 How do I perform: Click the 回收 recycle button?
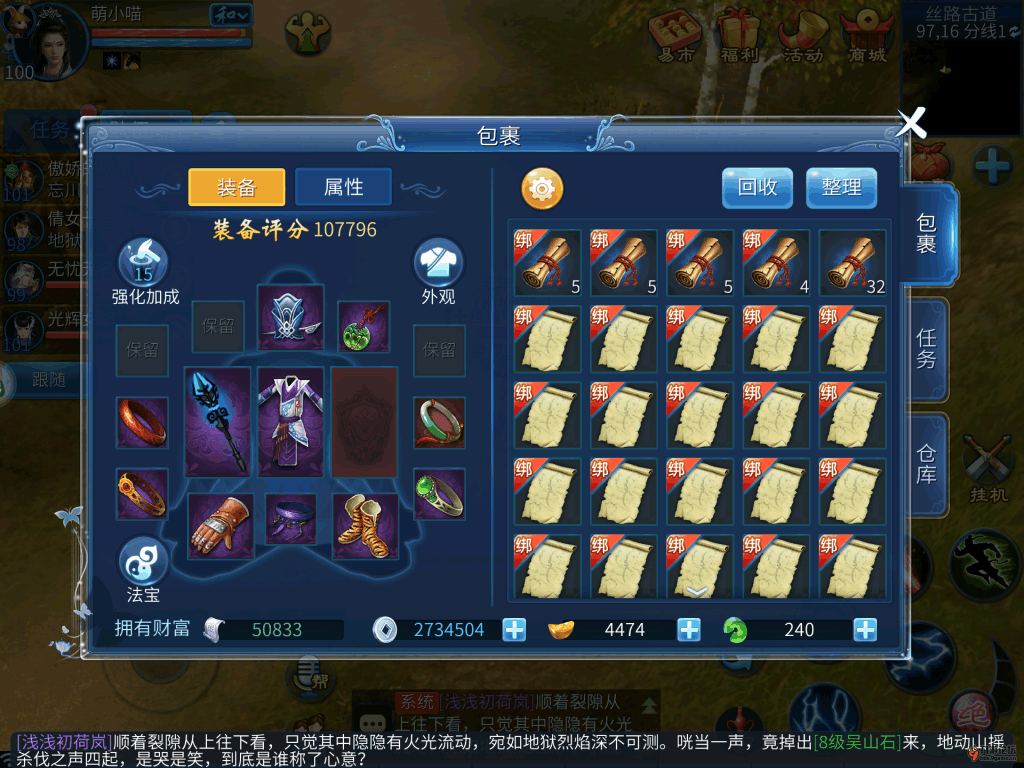(x=757, y=187)
